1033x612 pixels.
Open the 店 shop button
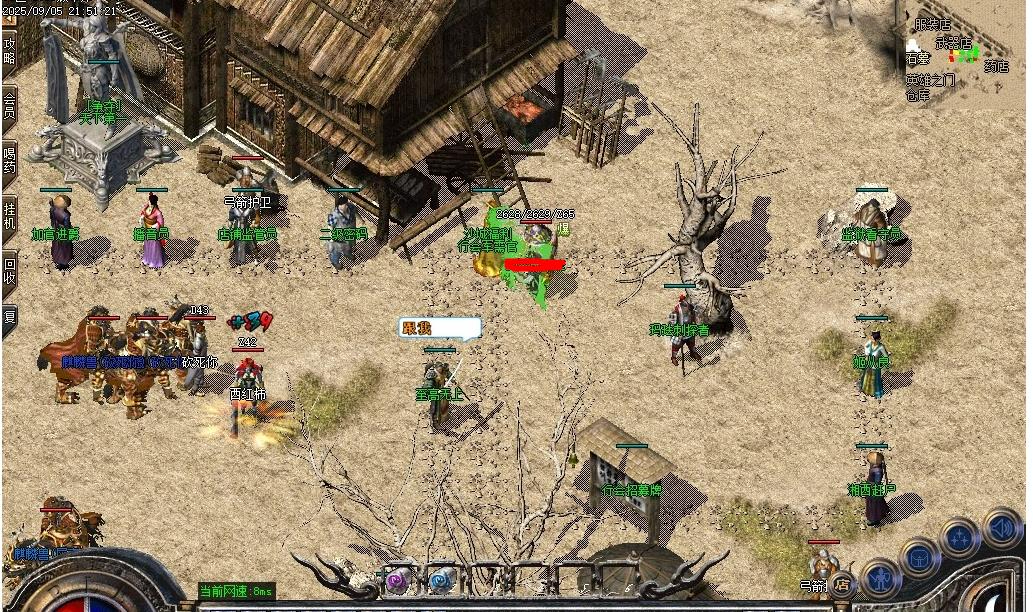[843, 583]
